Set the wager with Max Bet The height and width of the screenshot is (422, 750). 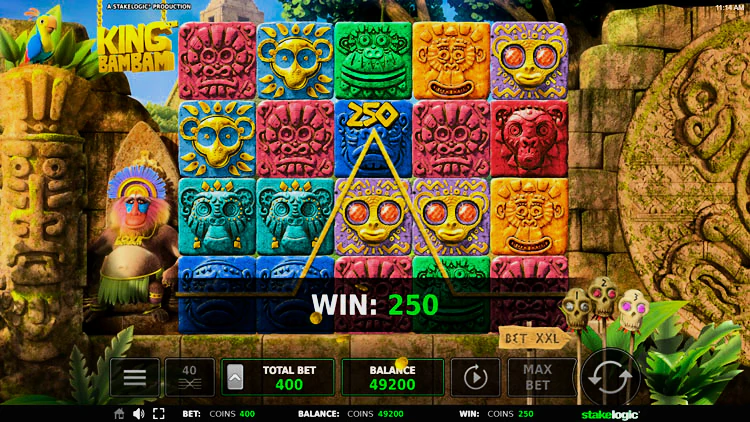click(537, 377)
